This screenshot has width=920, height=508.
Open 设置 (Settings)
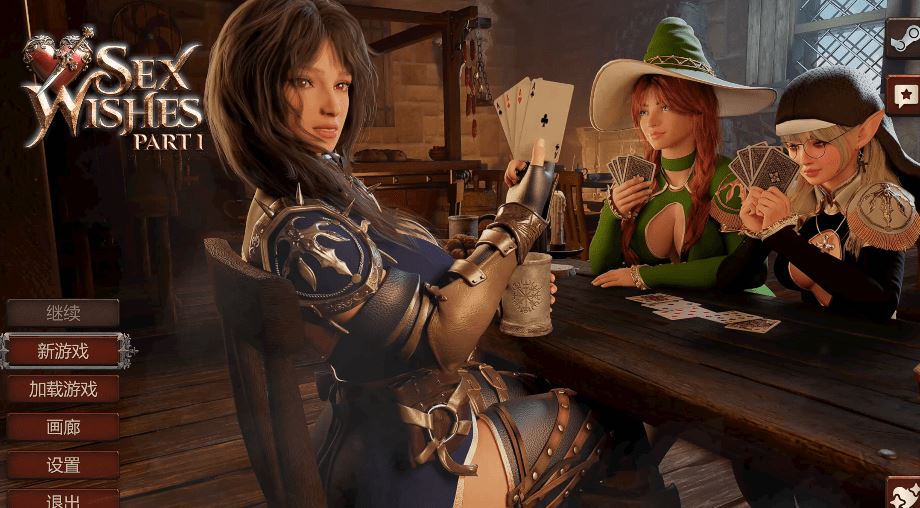pos(63,465)
